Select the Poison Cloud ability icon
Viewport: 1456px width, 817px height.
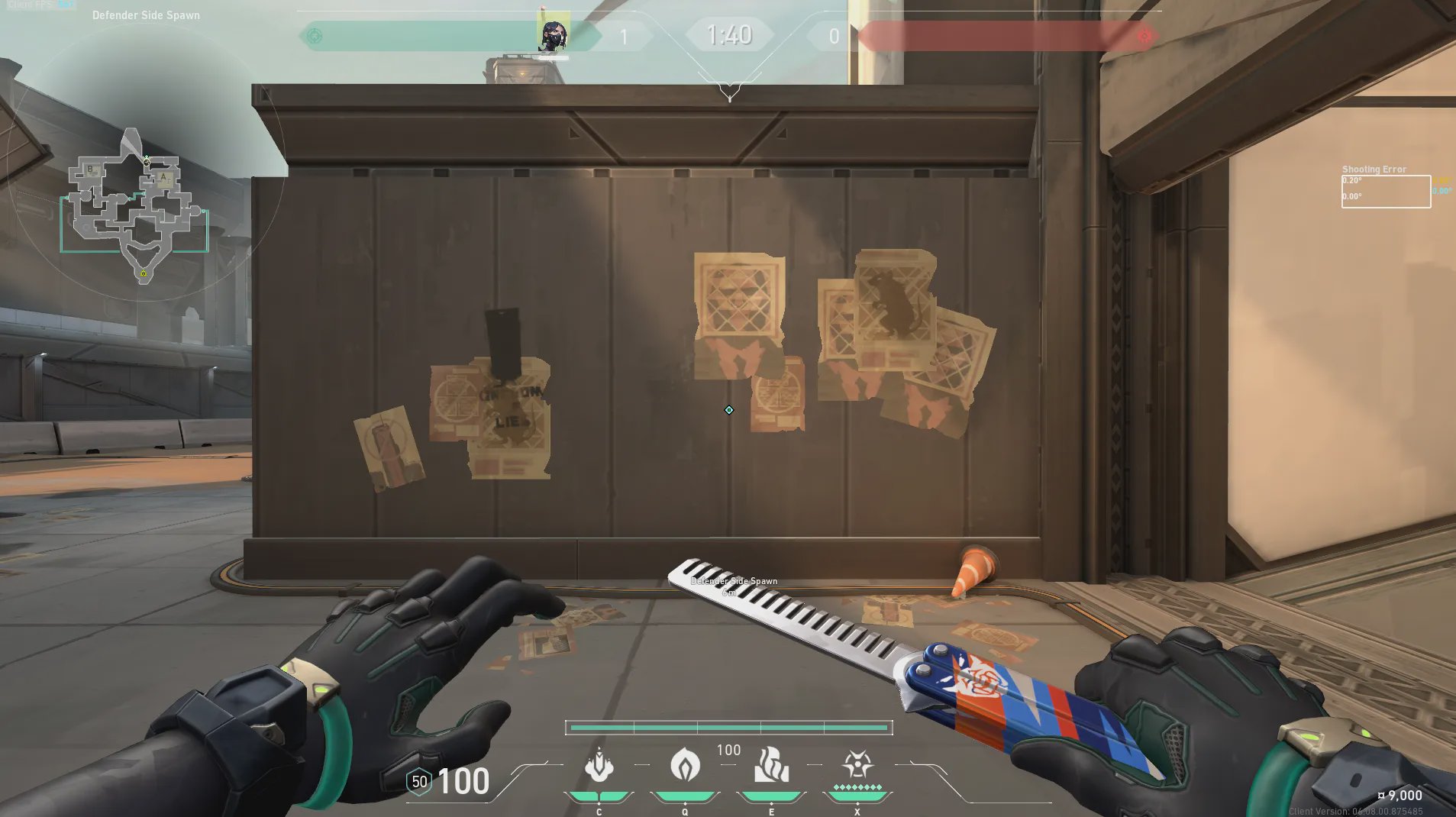pyautogui.click(x=685, y=764)
